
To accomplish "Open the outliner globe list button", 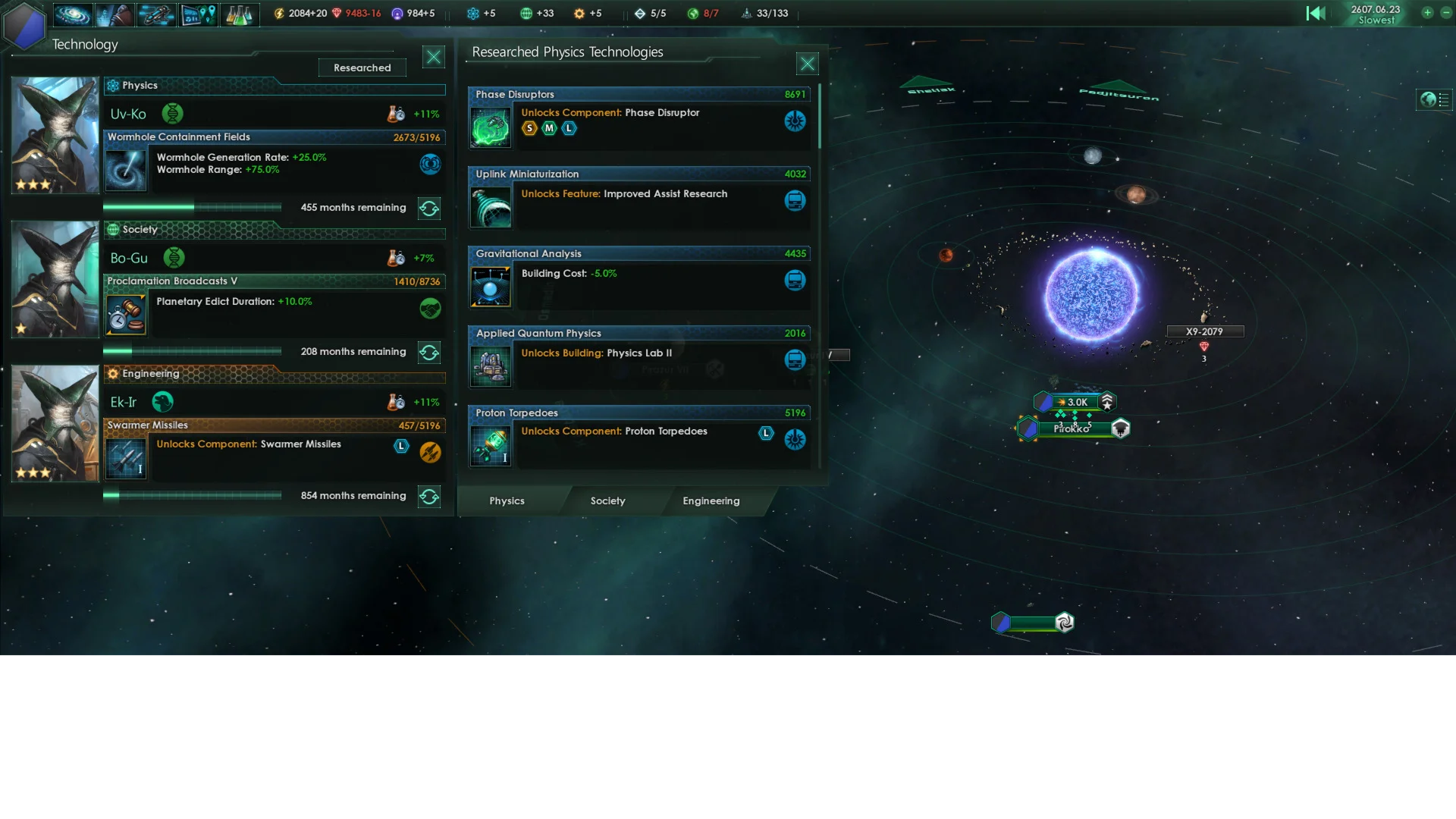I will 1434,99.
